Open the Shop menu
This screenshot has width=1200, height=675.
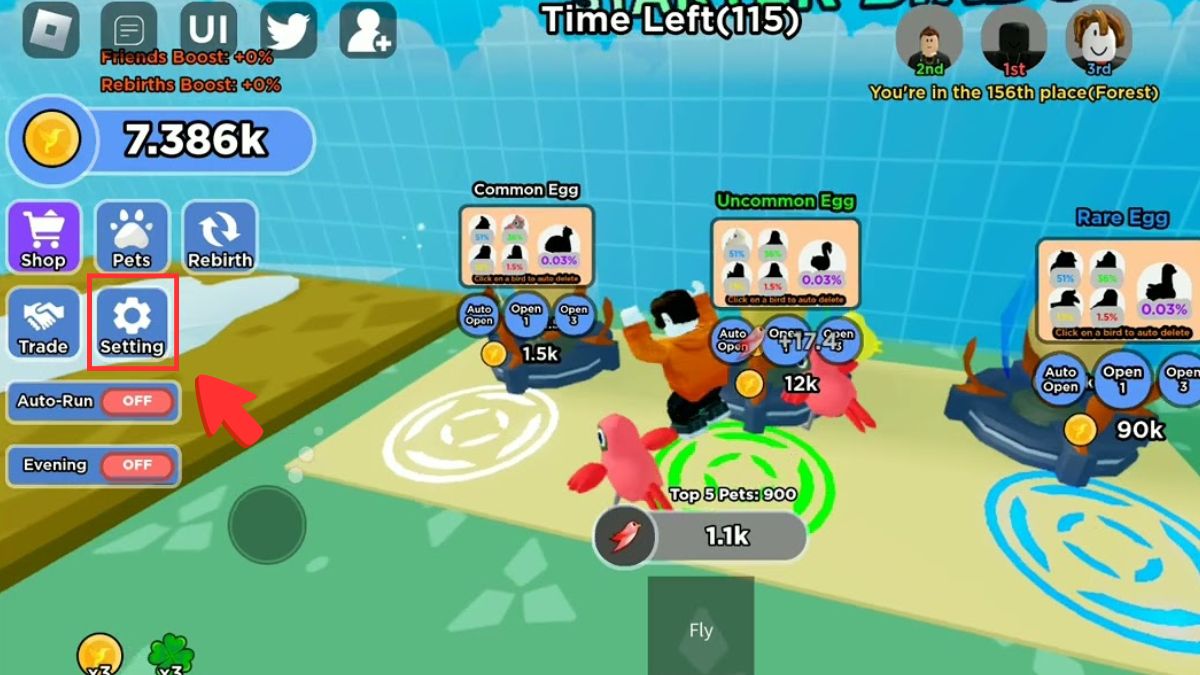click(x=44, y=238)
